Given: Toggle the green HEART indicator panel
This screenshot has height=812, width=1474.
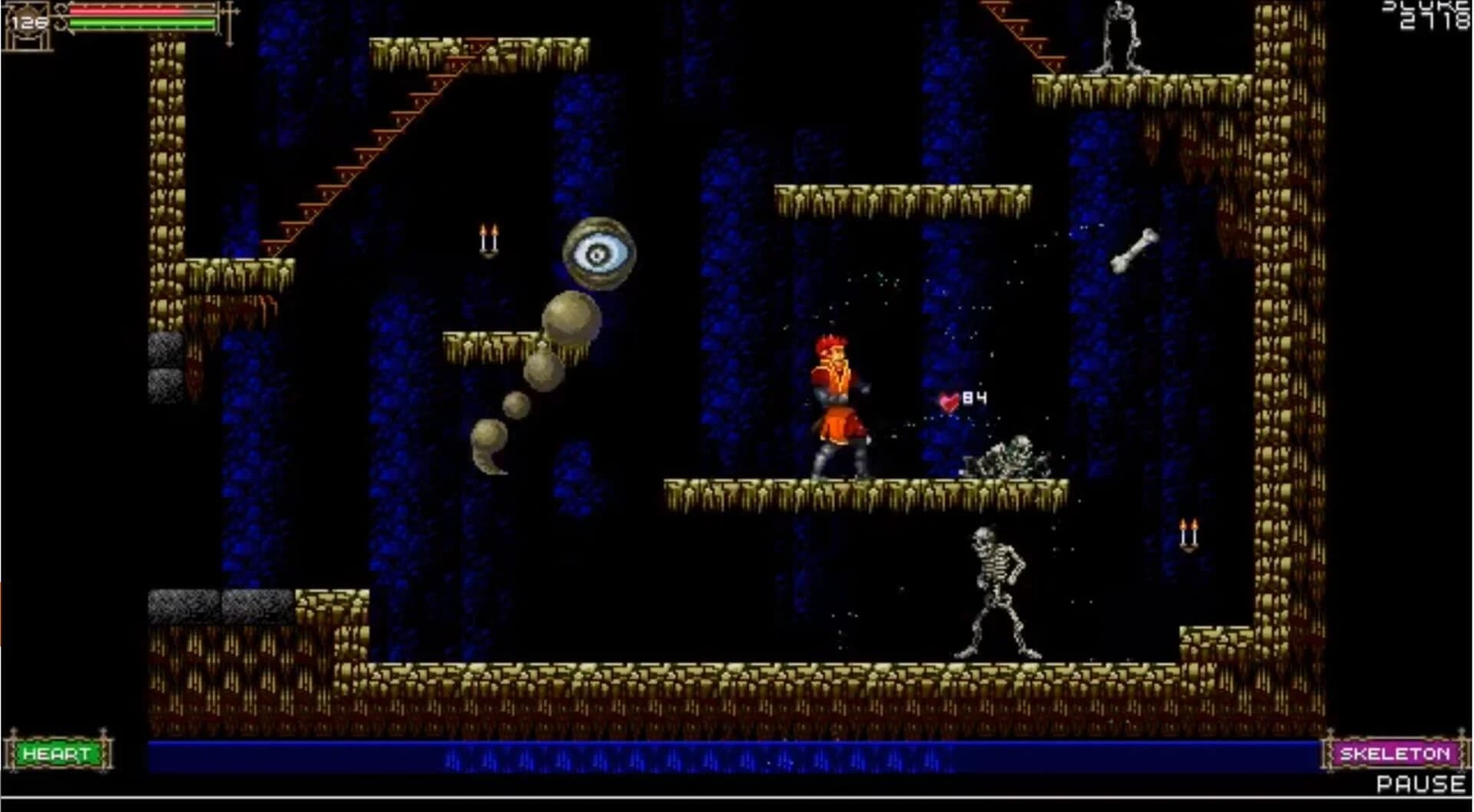Looking at the screenshot, I should 58,752.
